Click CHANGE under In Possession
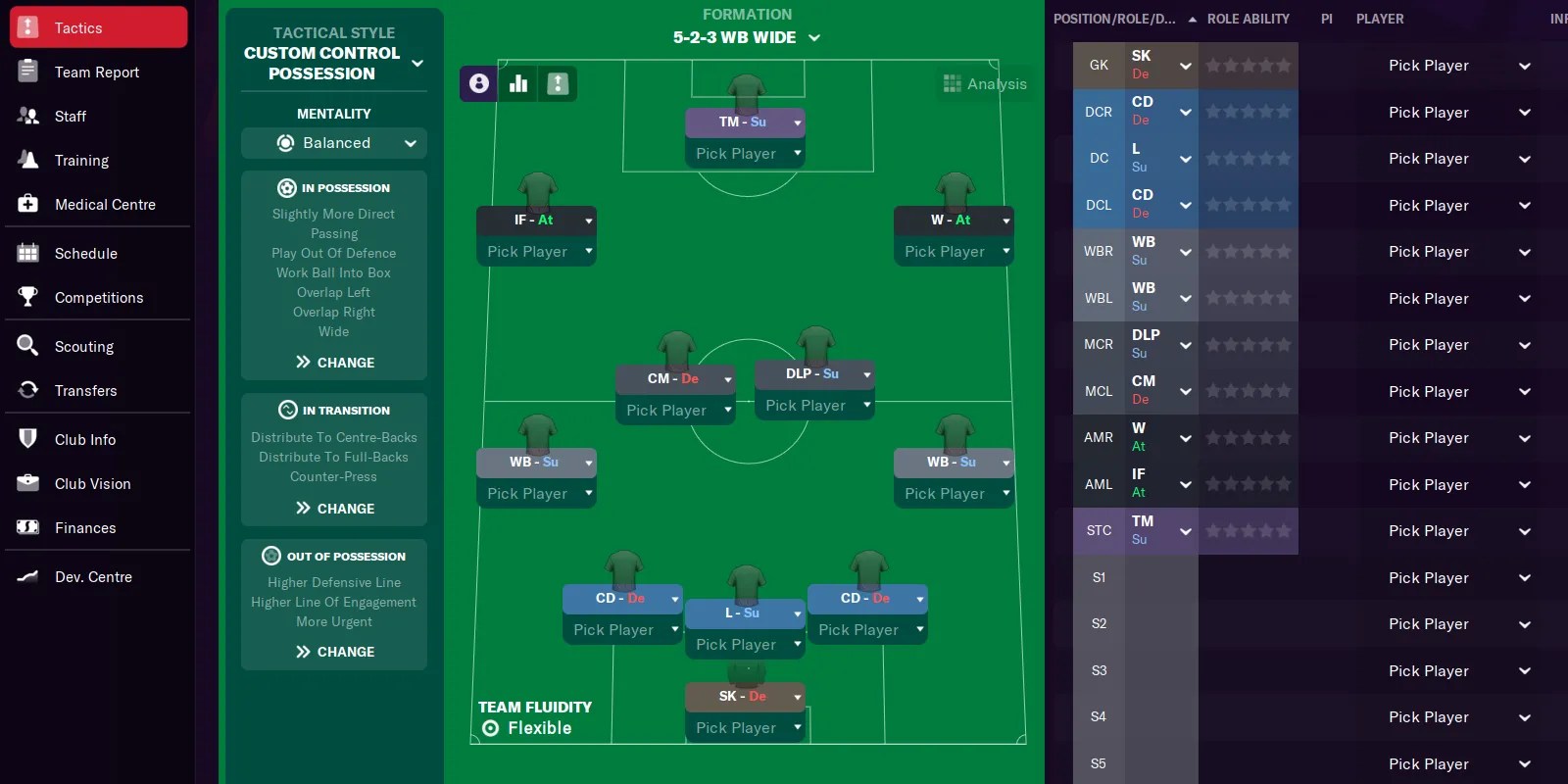 (x=333, y=362)
